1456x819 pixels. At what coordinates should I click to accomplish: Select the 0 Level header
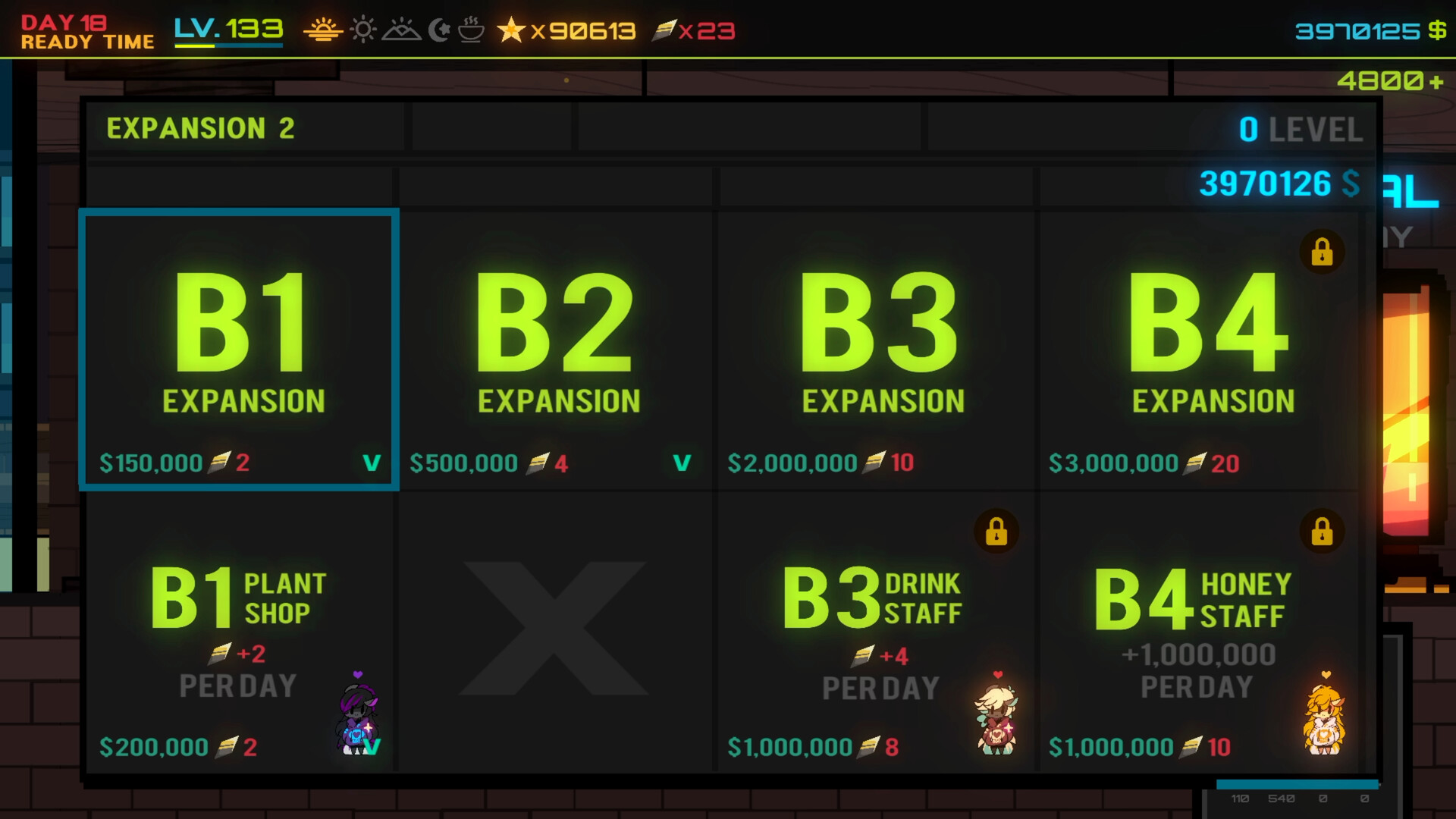[1301, 129]
